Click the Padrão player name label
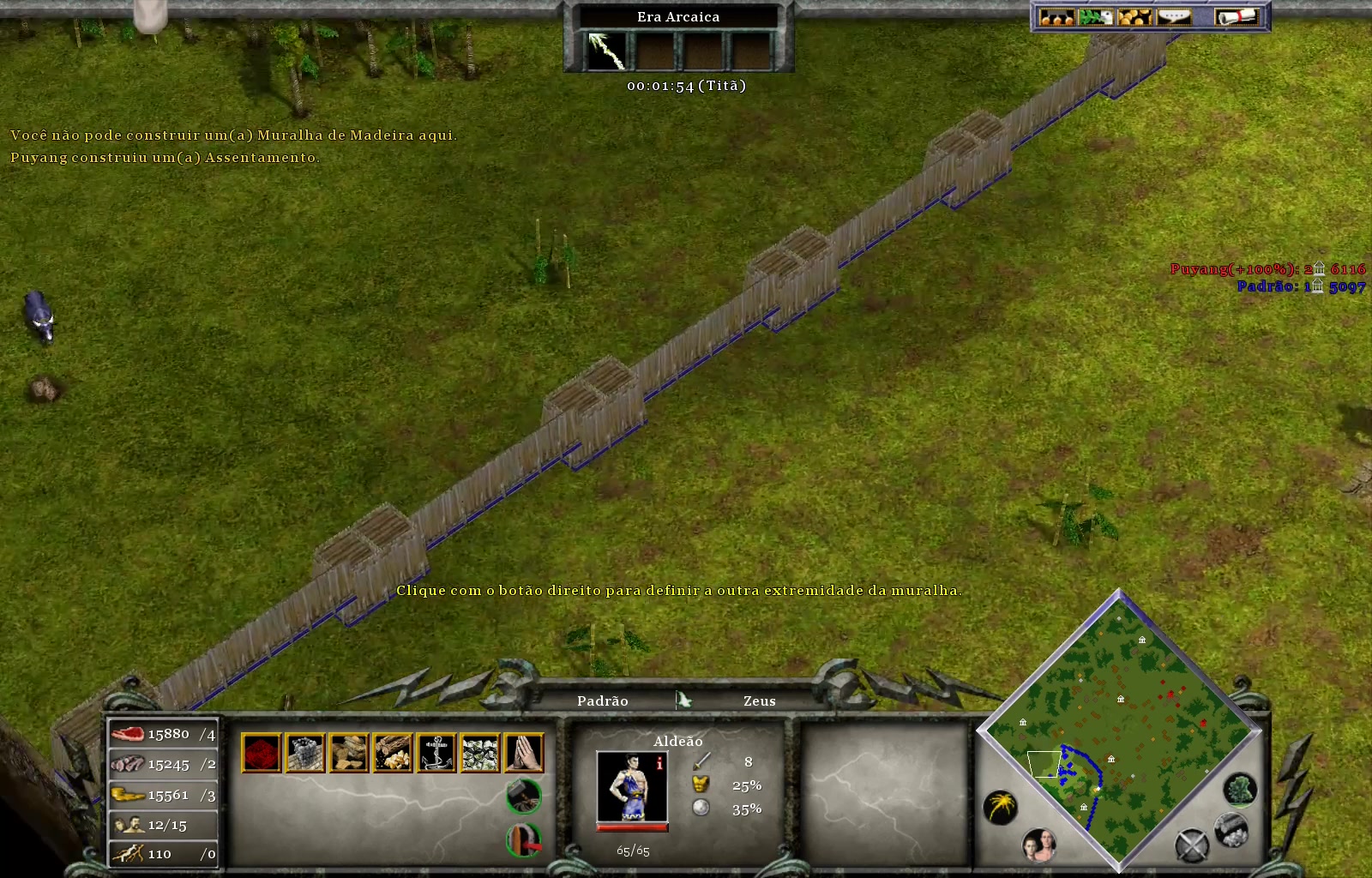This screenshot has width=1372, height=878. [x=603, y=701]
